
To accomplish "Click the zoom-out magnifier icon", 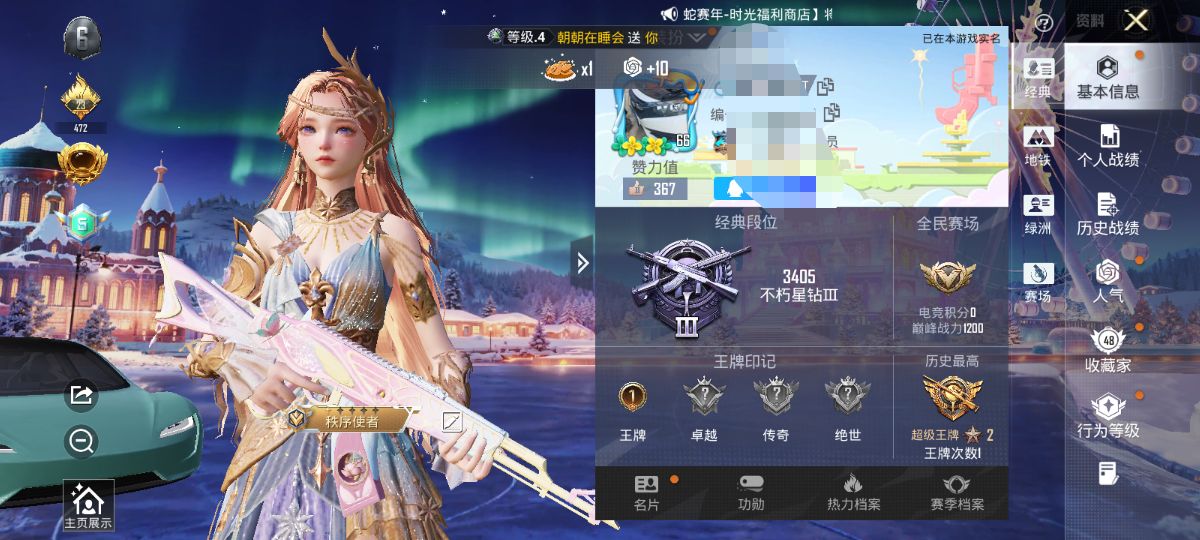I will point(81,440).
